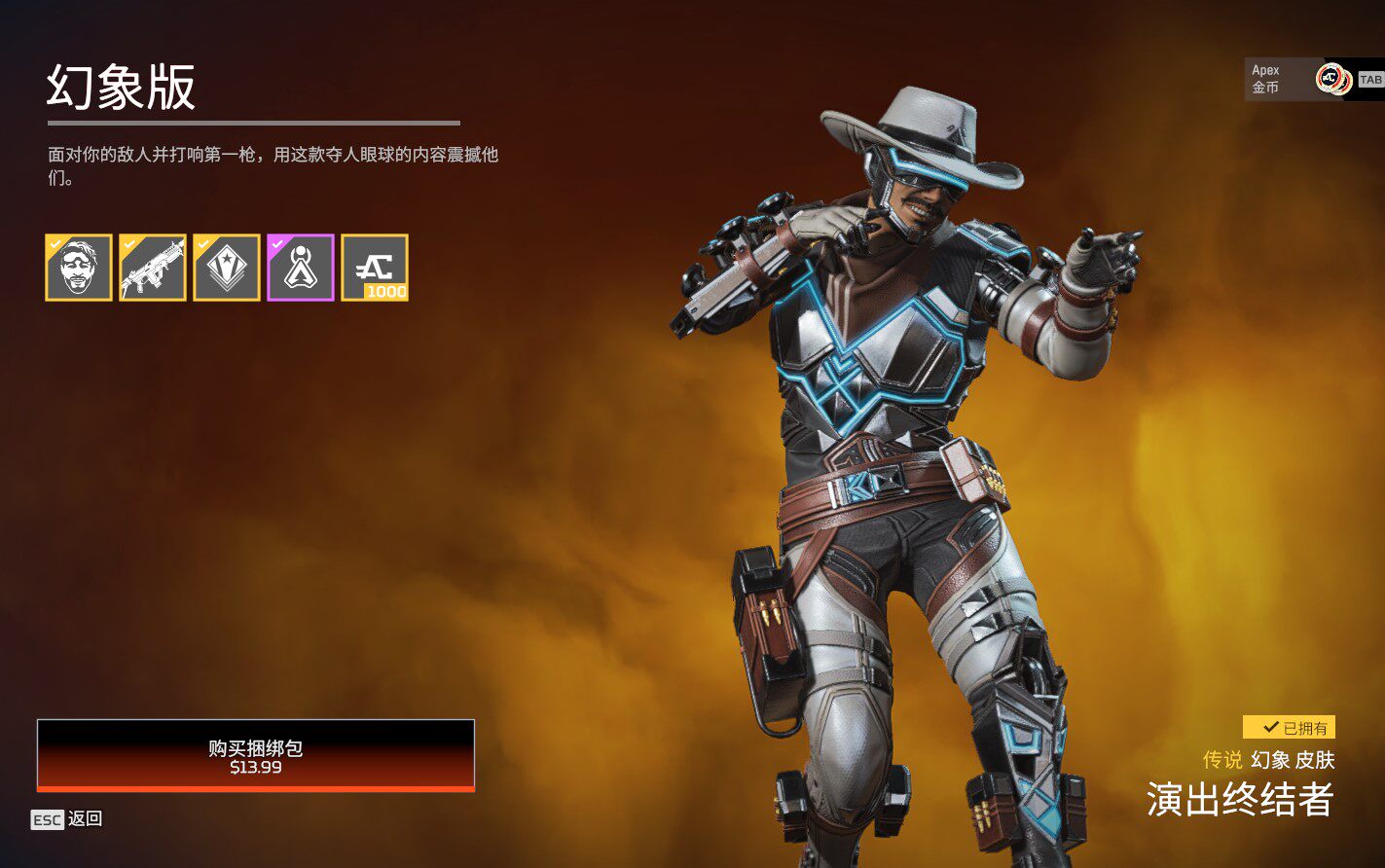Click the ESC key icon at bottom left
Image resolution: width=1385 pixels, height=868 pixels.
tap(46, 818)
